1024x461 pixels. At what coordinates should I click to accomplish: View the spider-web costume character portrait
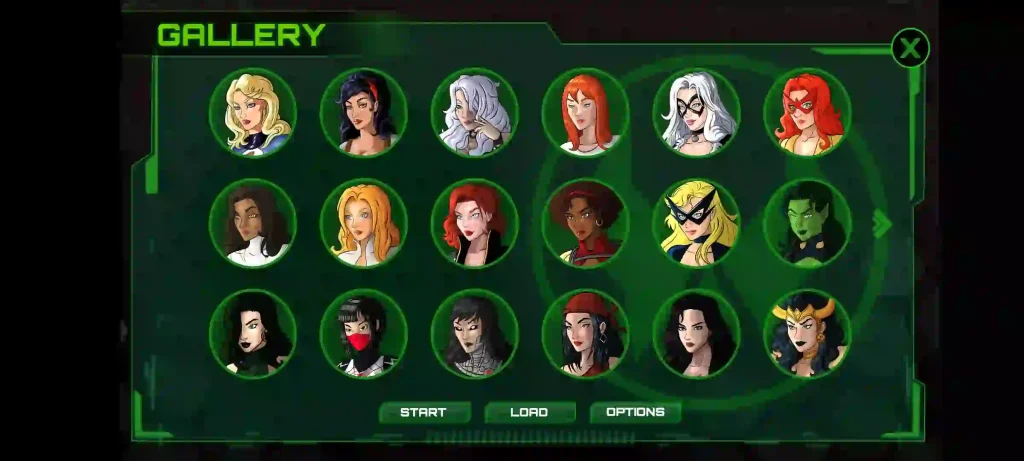tap(474, 334)
